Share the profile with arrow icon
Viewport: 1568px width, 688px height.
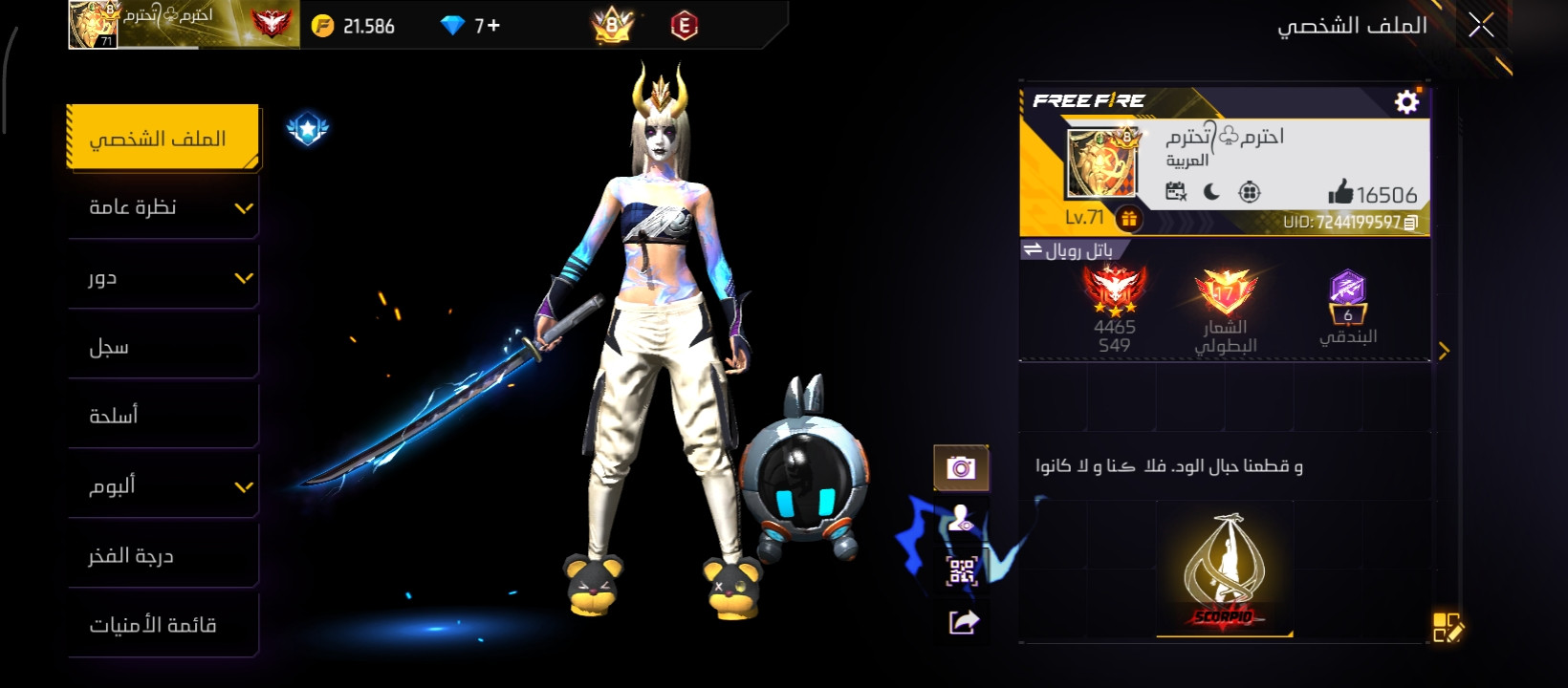click(x=963, y=623)
